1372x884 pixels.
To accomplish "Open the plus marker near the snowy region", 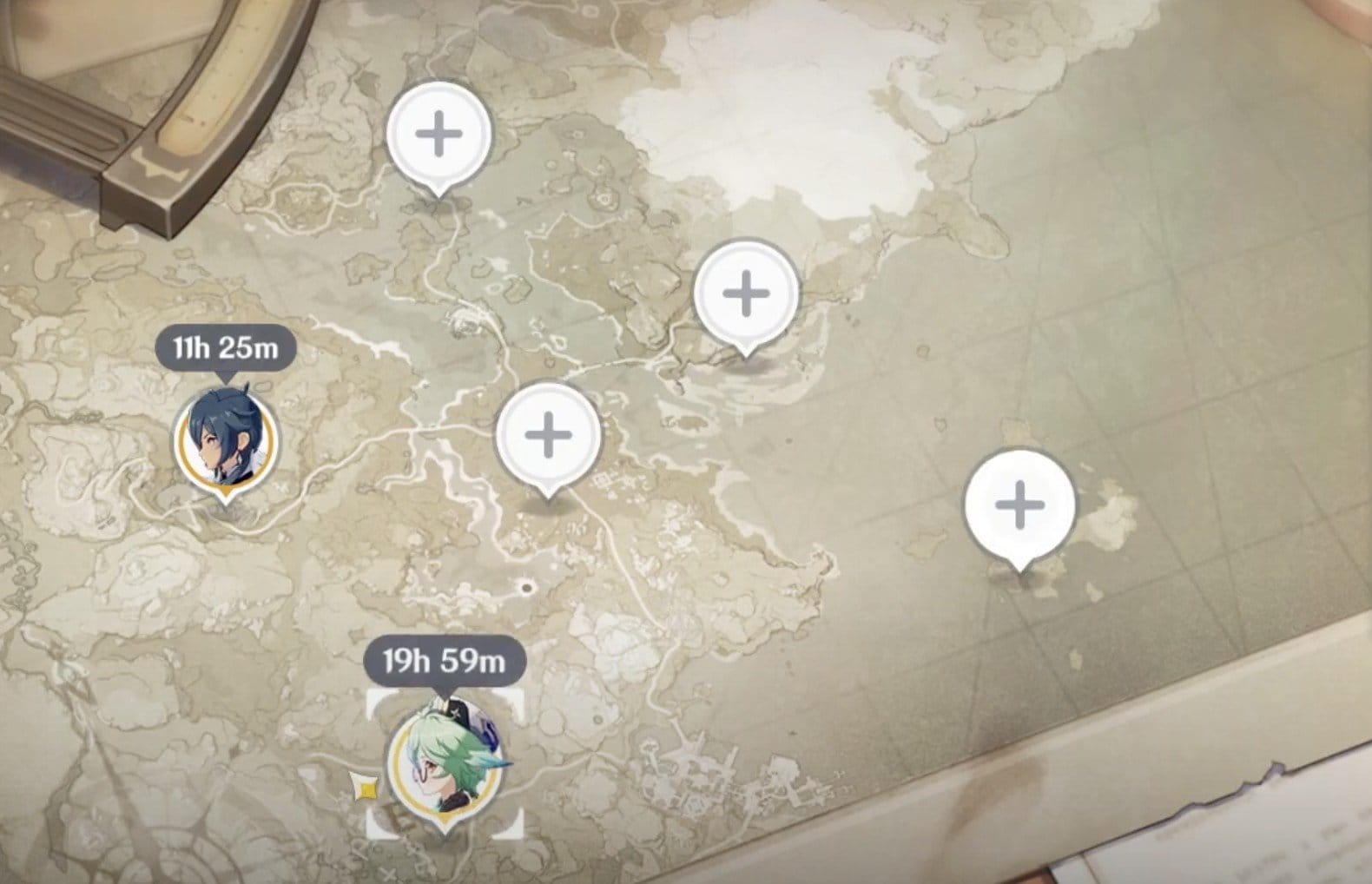I will coord(745,292).
